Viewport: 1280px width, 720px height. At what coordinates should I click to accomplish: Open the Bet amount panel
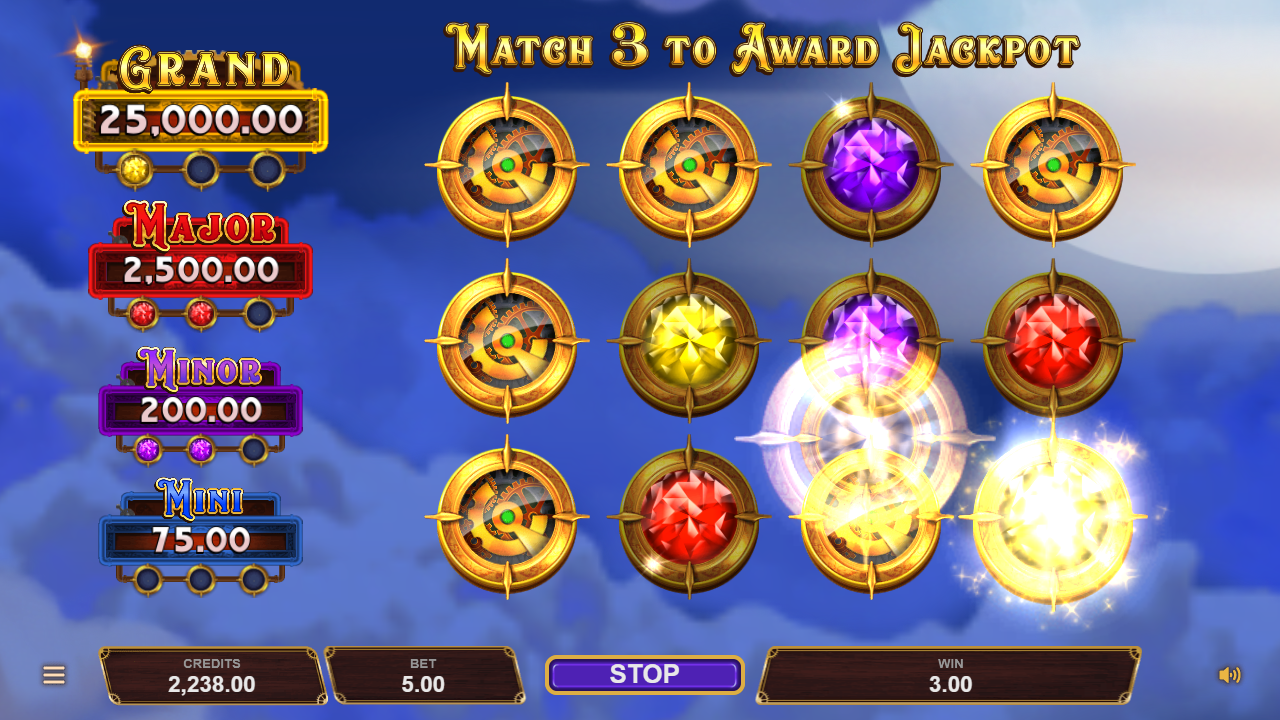424,675
